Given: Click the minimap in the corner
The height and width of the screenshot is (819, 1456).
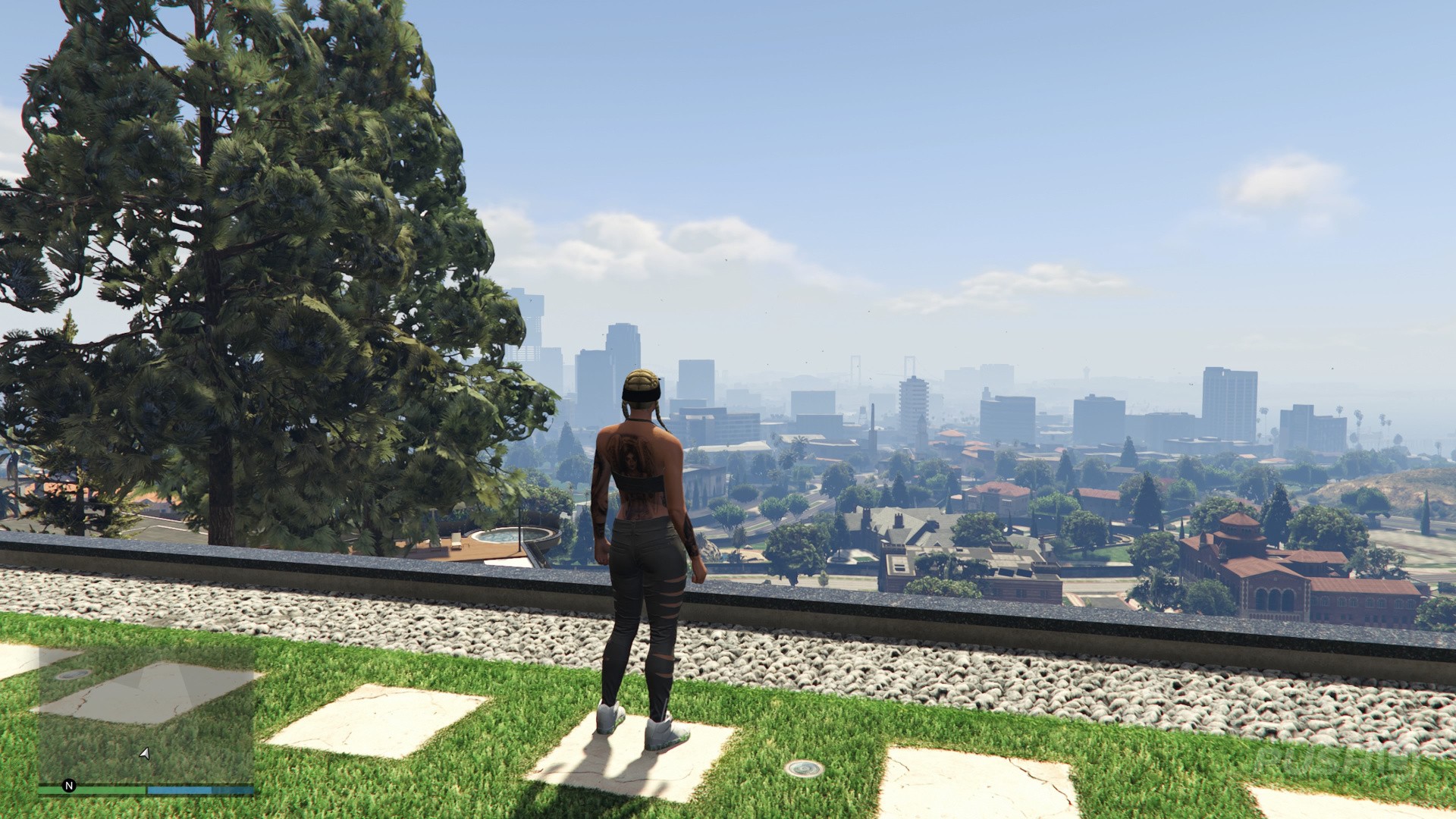Looking at the screenshot, I should pos(146,713).
